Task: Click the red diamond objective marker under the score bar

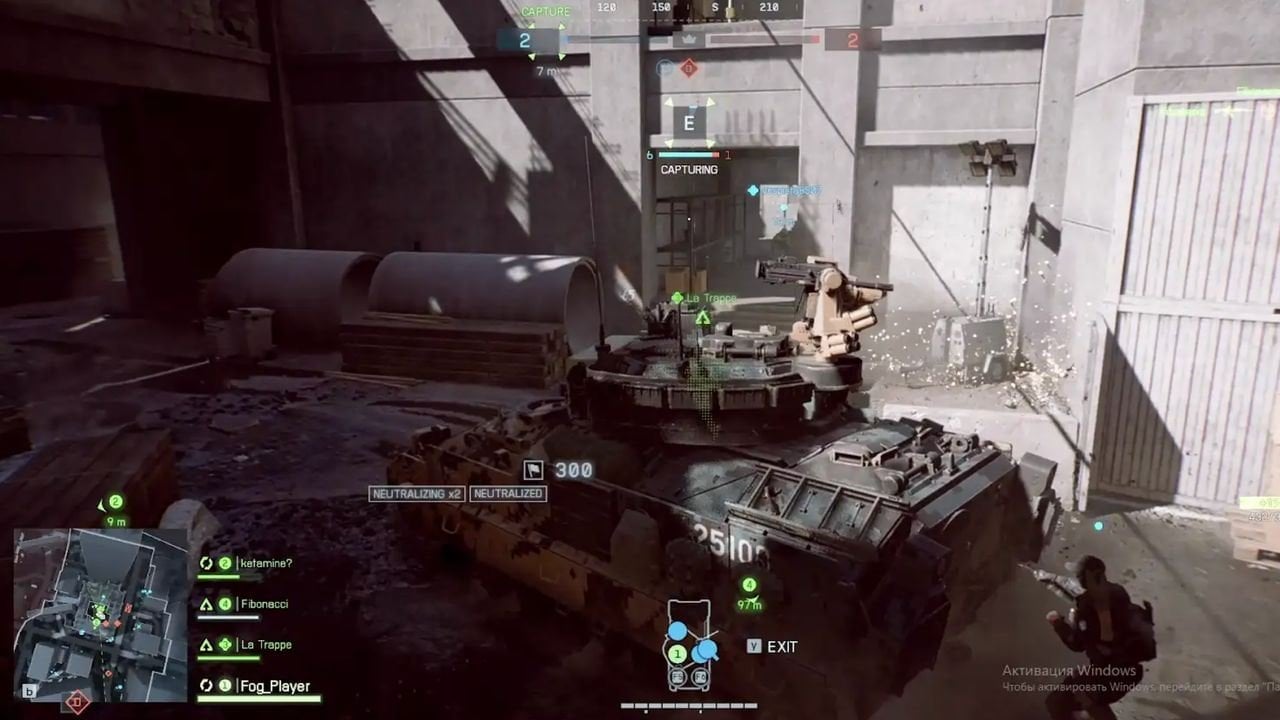Action: coord(688,68)
